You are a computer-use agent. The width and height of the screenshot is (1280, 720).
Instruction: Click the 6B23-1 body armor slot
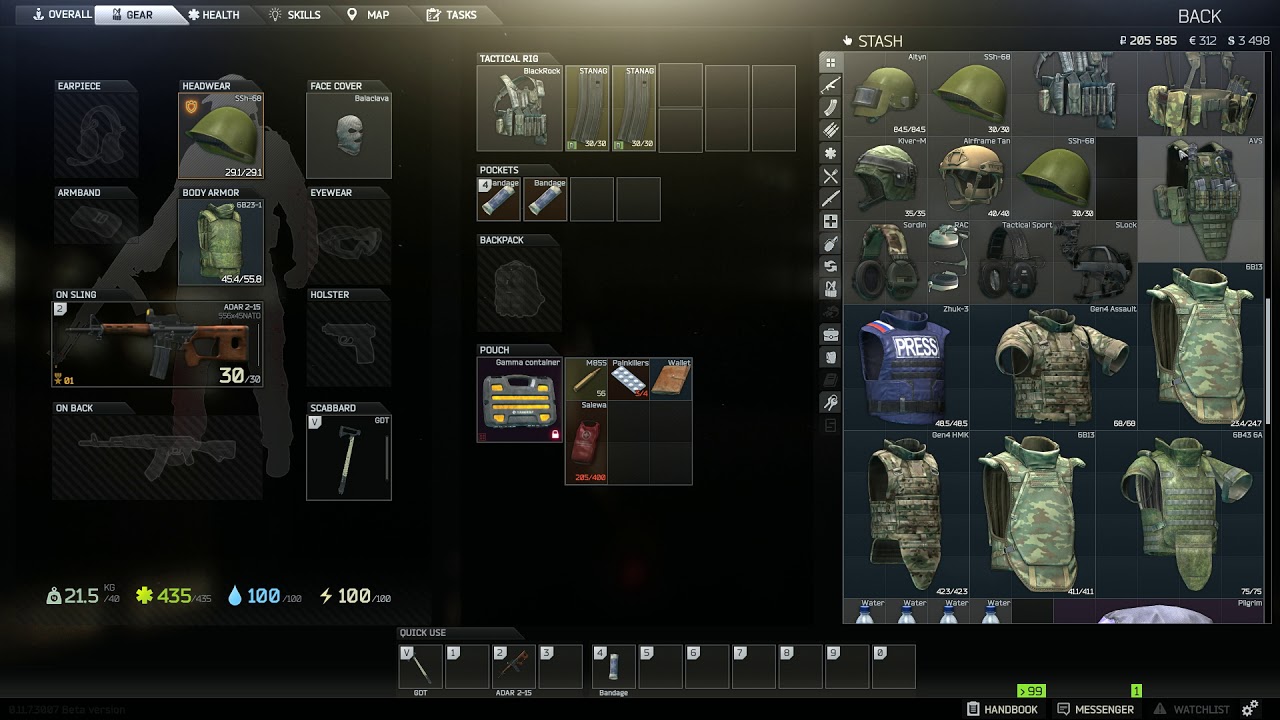(220, 241)
